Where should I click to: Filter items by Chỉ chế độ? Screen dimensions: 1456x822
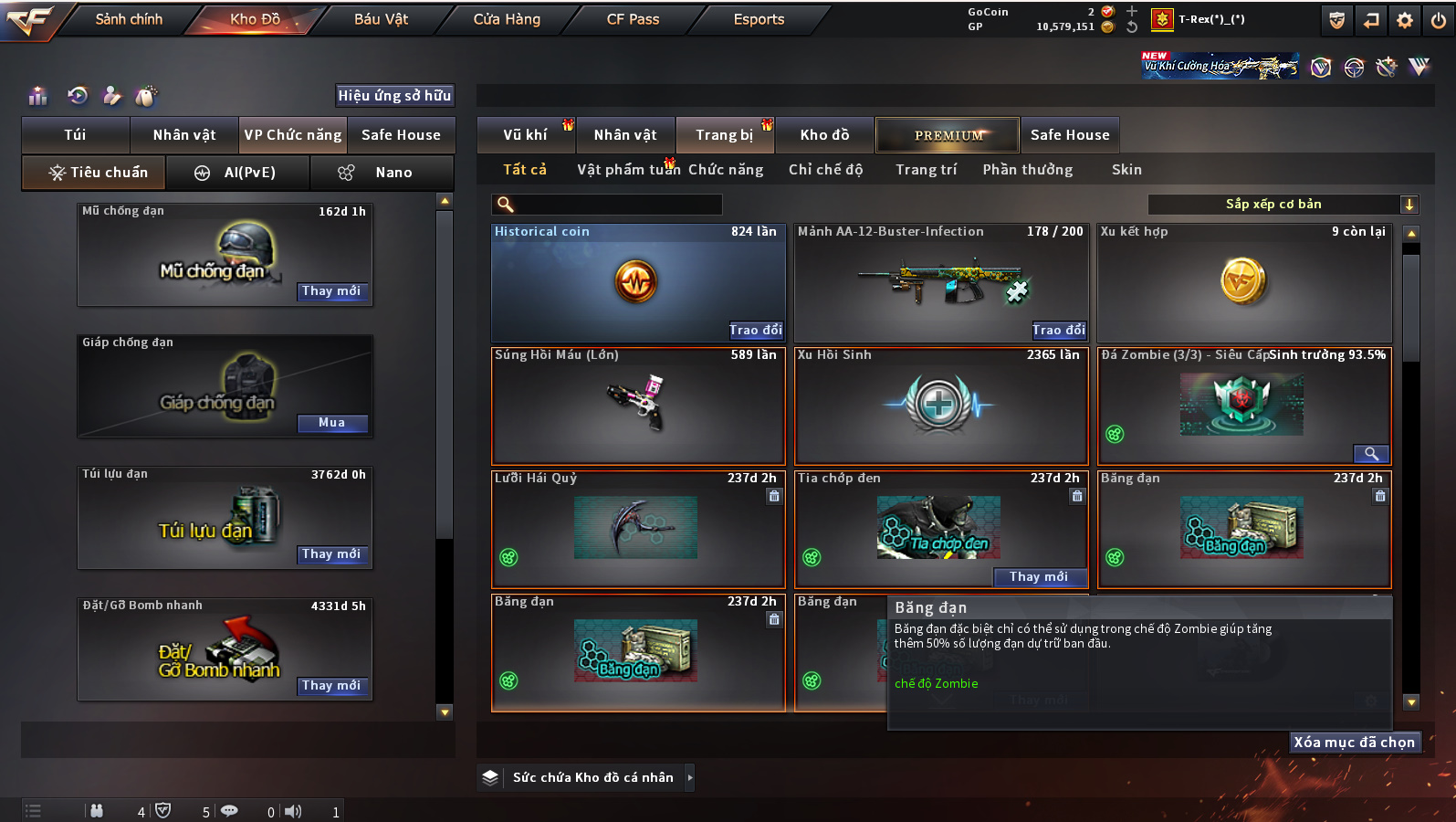point(825,170)
